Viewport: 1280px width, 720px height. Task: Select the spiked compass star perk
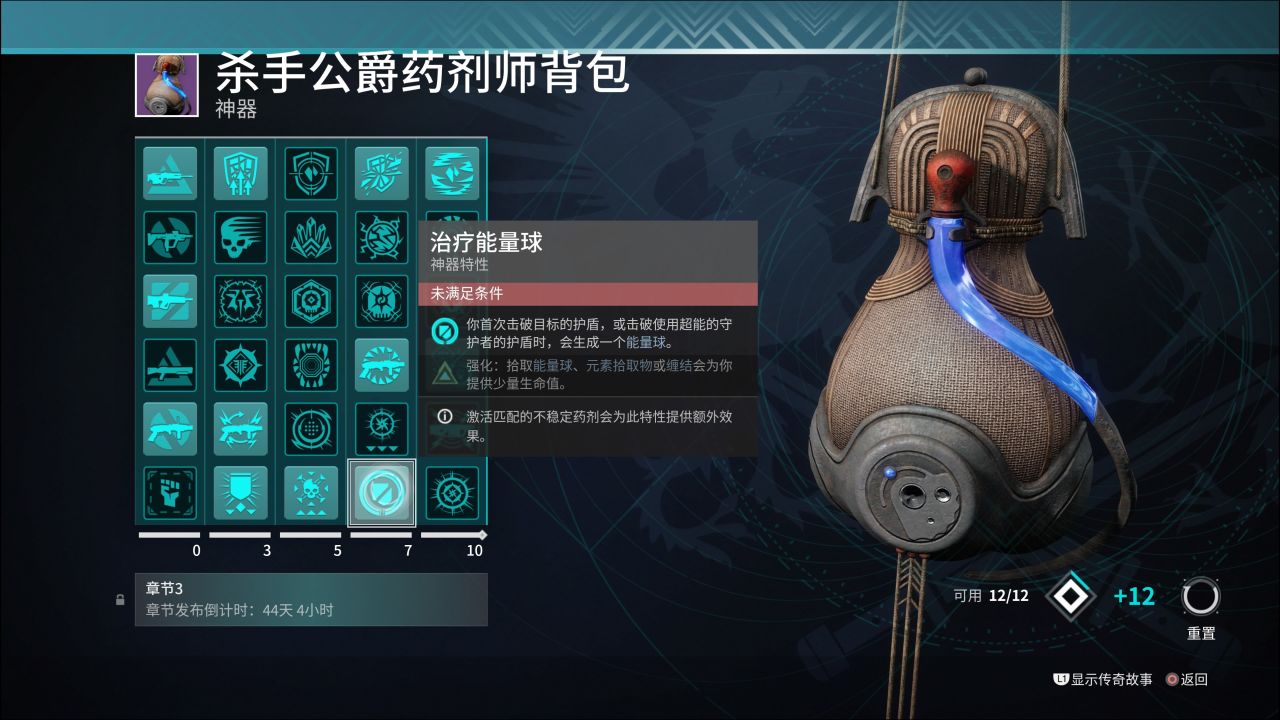pos(240,365)
